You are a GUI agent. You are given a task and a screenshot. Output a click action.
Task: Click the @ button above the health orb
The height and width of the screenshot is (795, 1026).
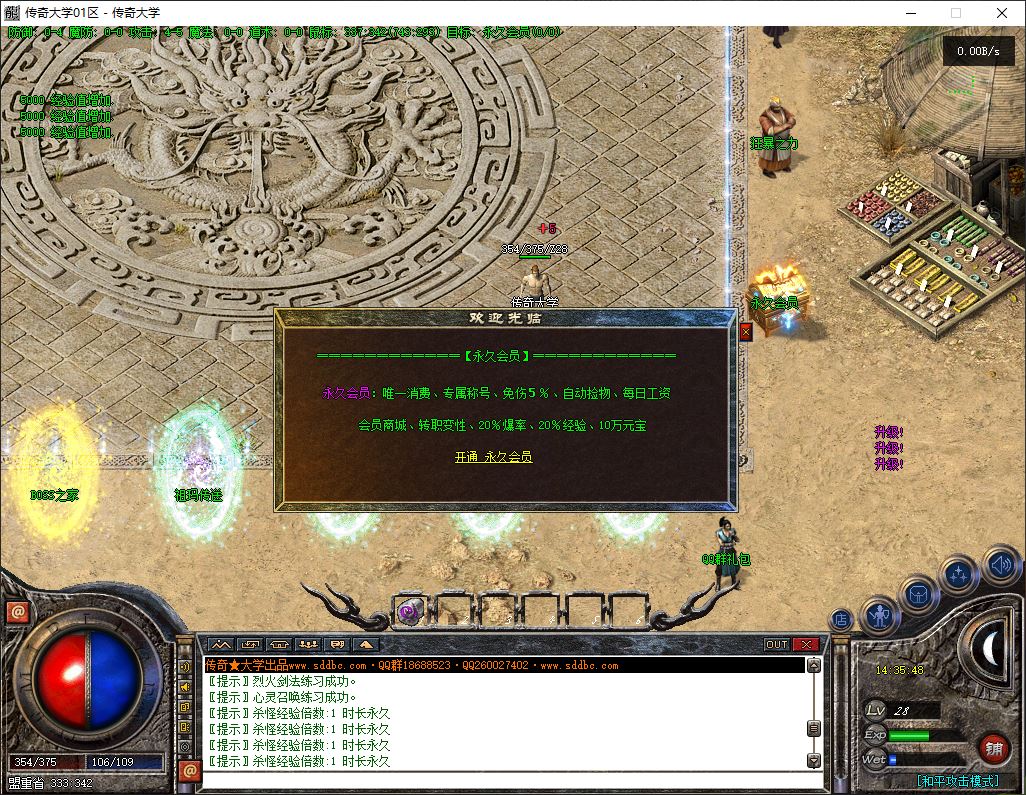point(16,612)
